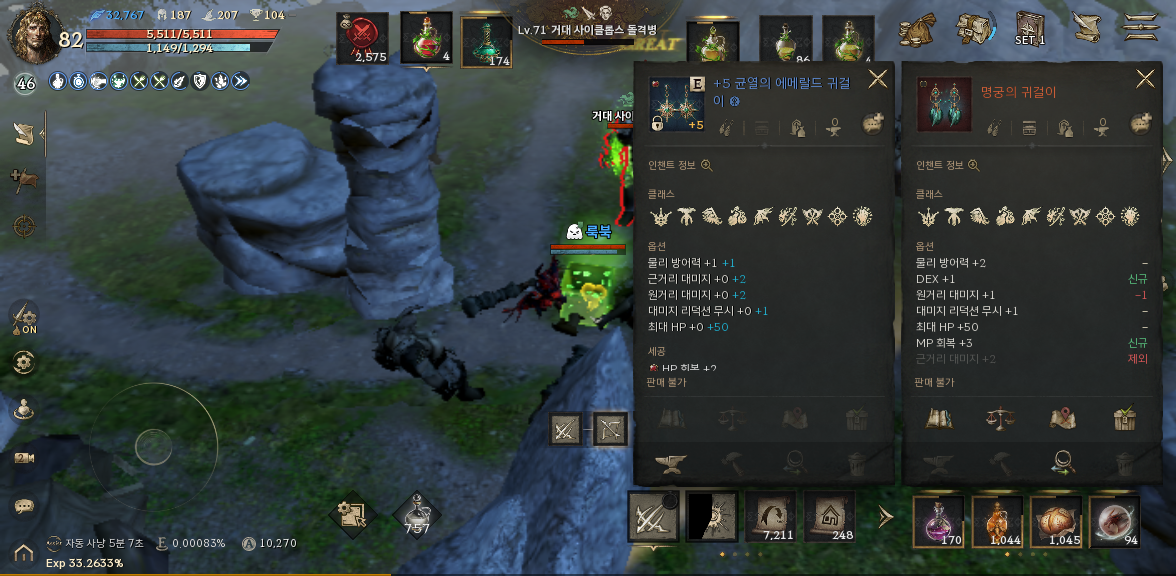Open the chat speech bubble icon
Image resolution: width=1176 pixels, height=576 pixels.
point(25,506)
